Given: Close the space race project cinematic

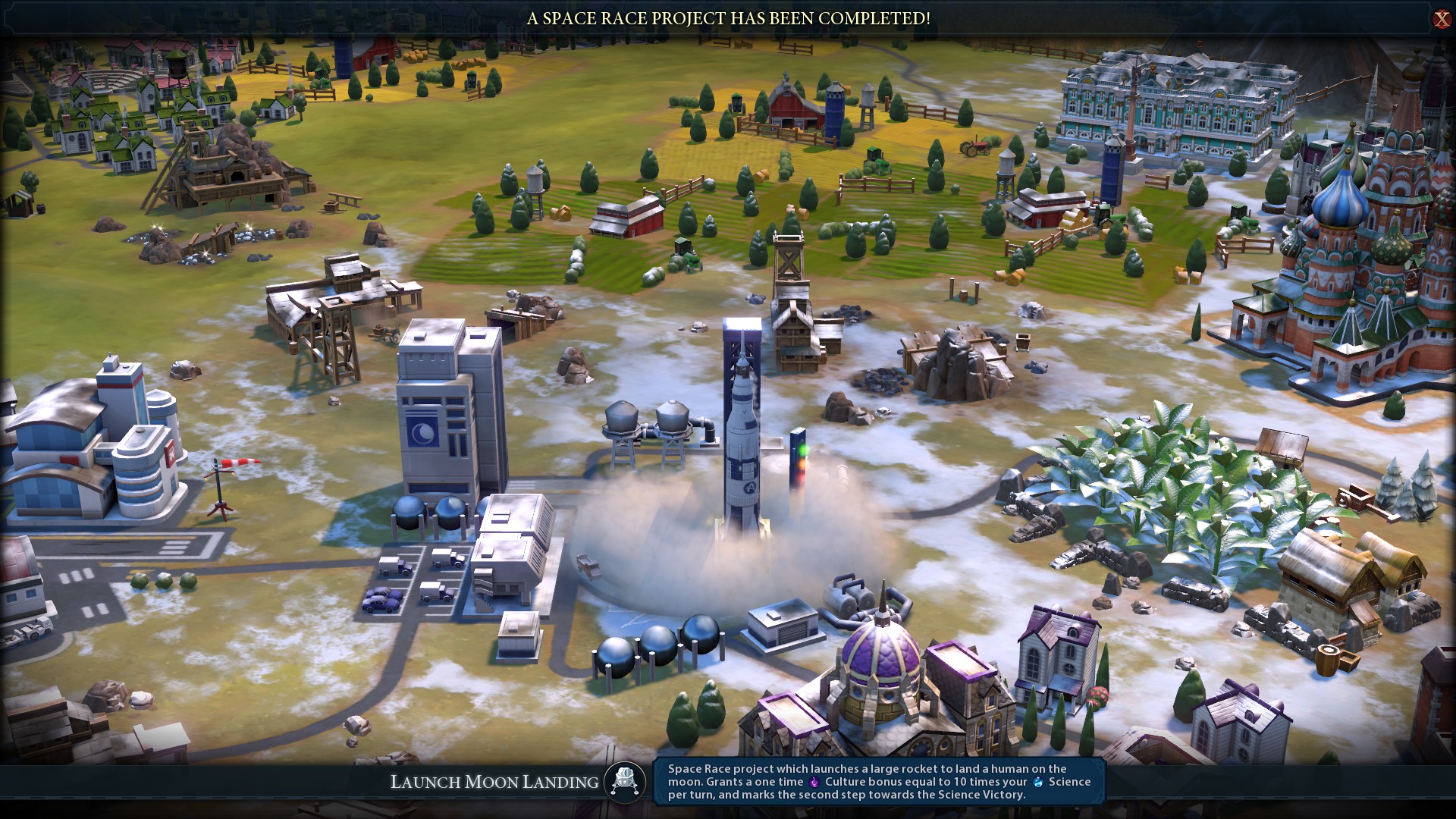Looking at the screenshot, I should point(1441,19).
